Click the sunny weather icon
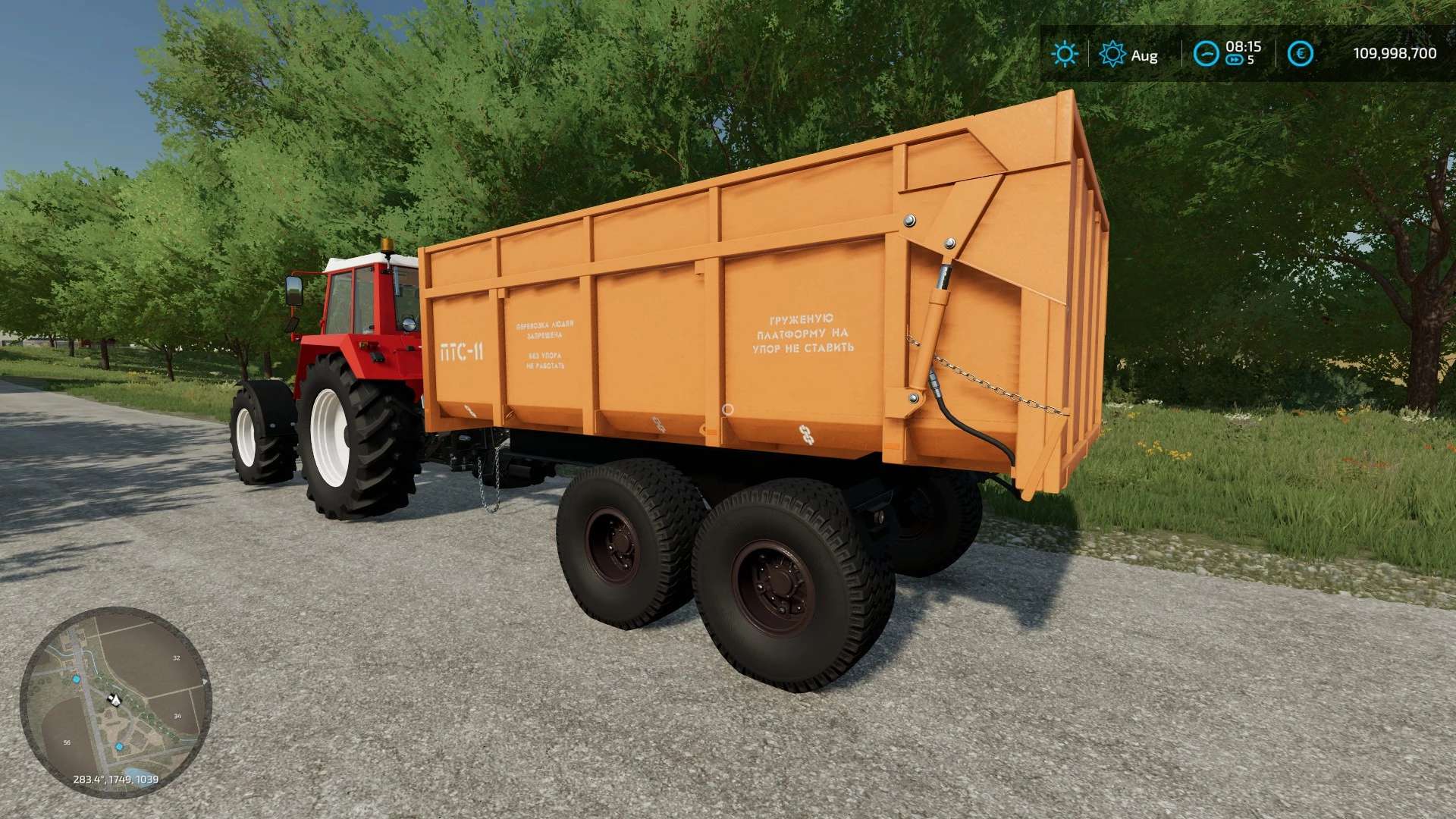The image size is (1456, 819). click(x=1065, y=54)
